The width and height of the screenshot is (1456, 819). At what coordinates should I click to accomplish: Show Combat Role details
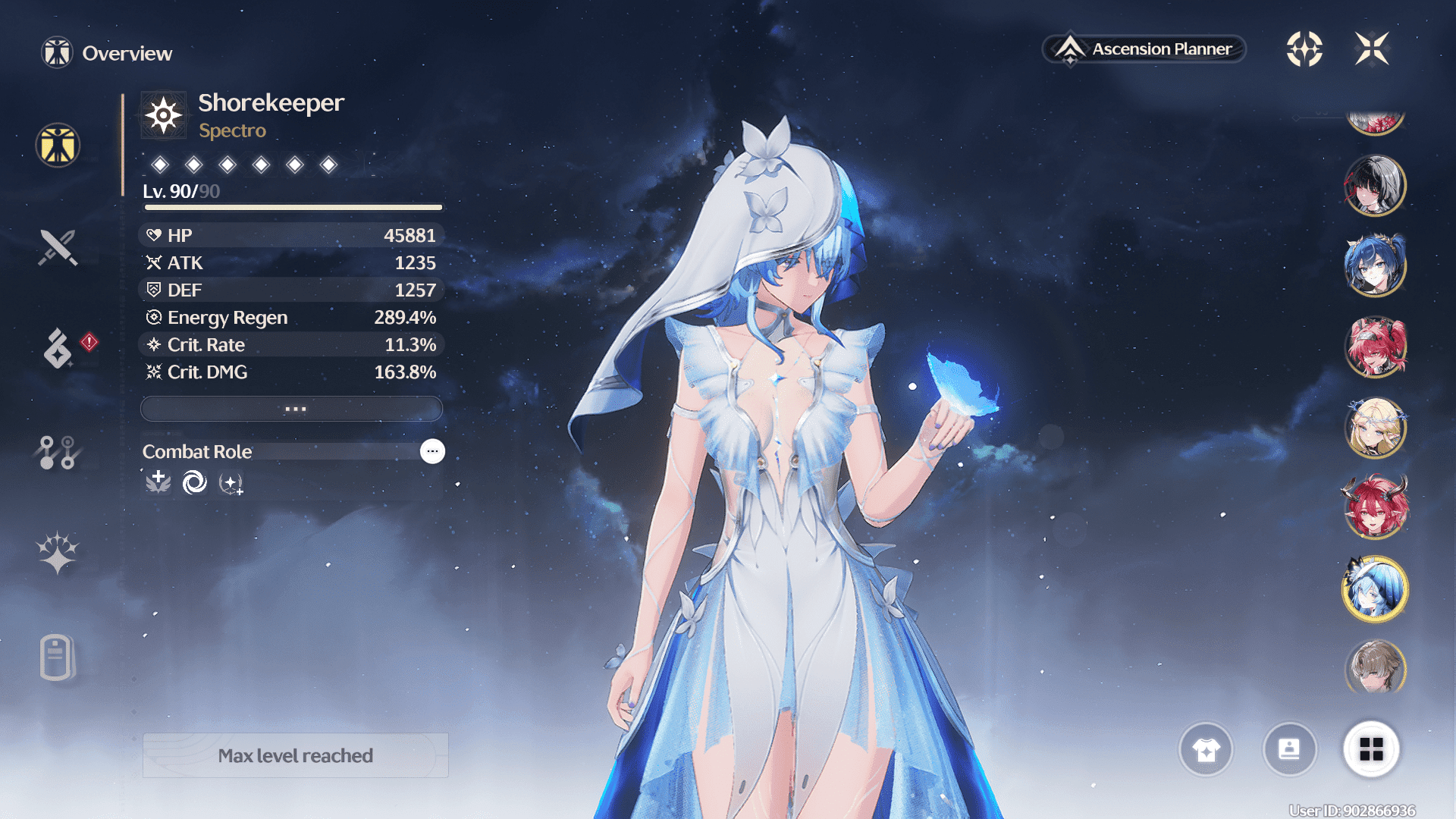click(432, 451)
